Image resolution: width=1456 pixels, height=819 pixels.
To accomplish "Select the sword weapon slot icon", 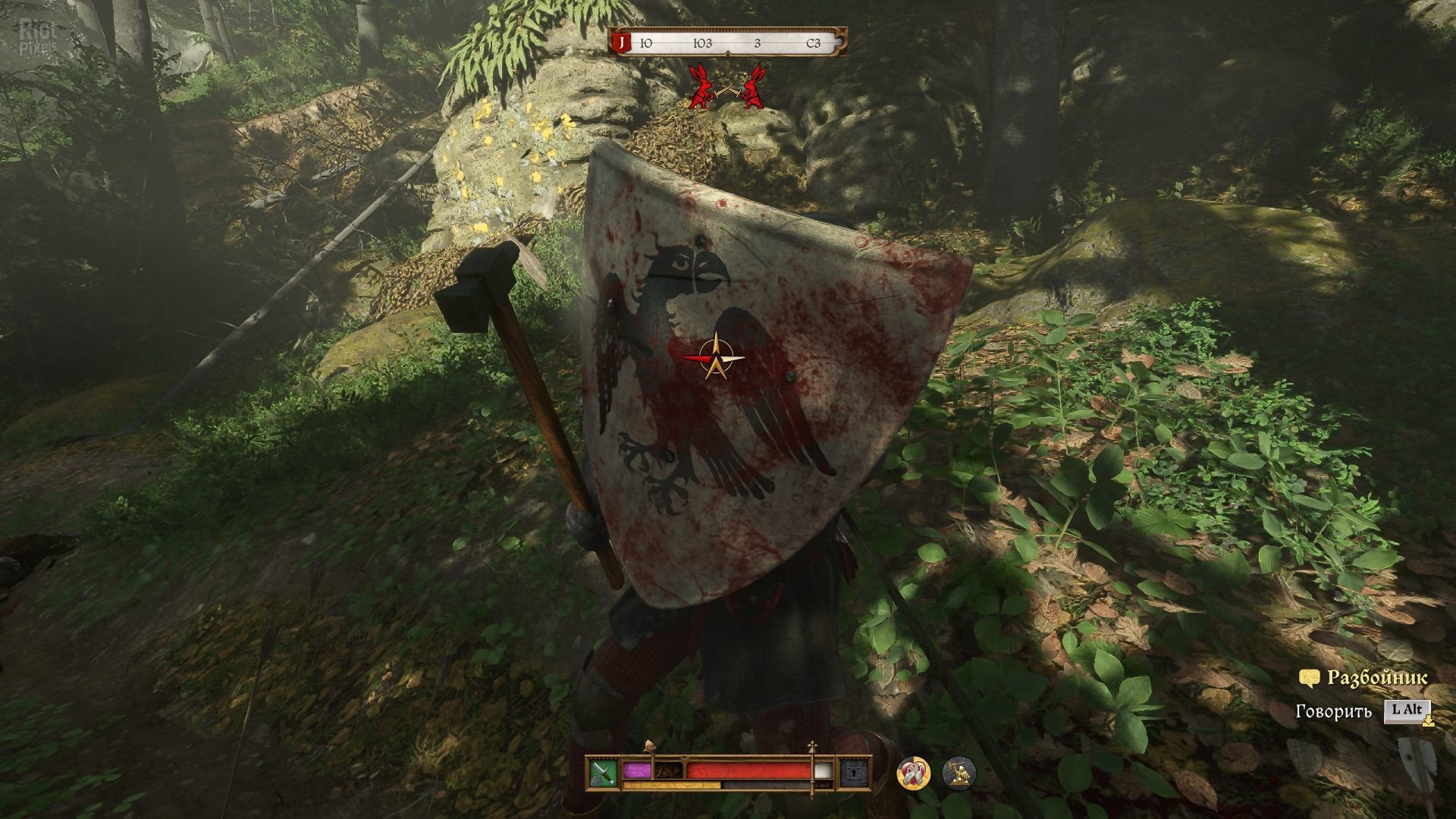I will click(x=604, y=773).
